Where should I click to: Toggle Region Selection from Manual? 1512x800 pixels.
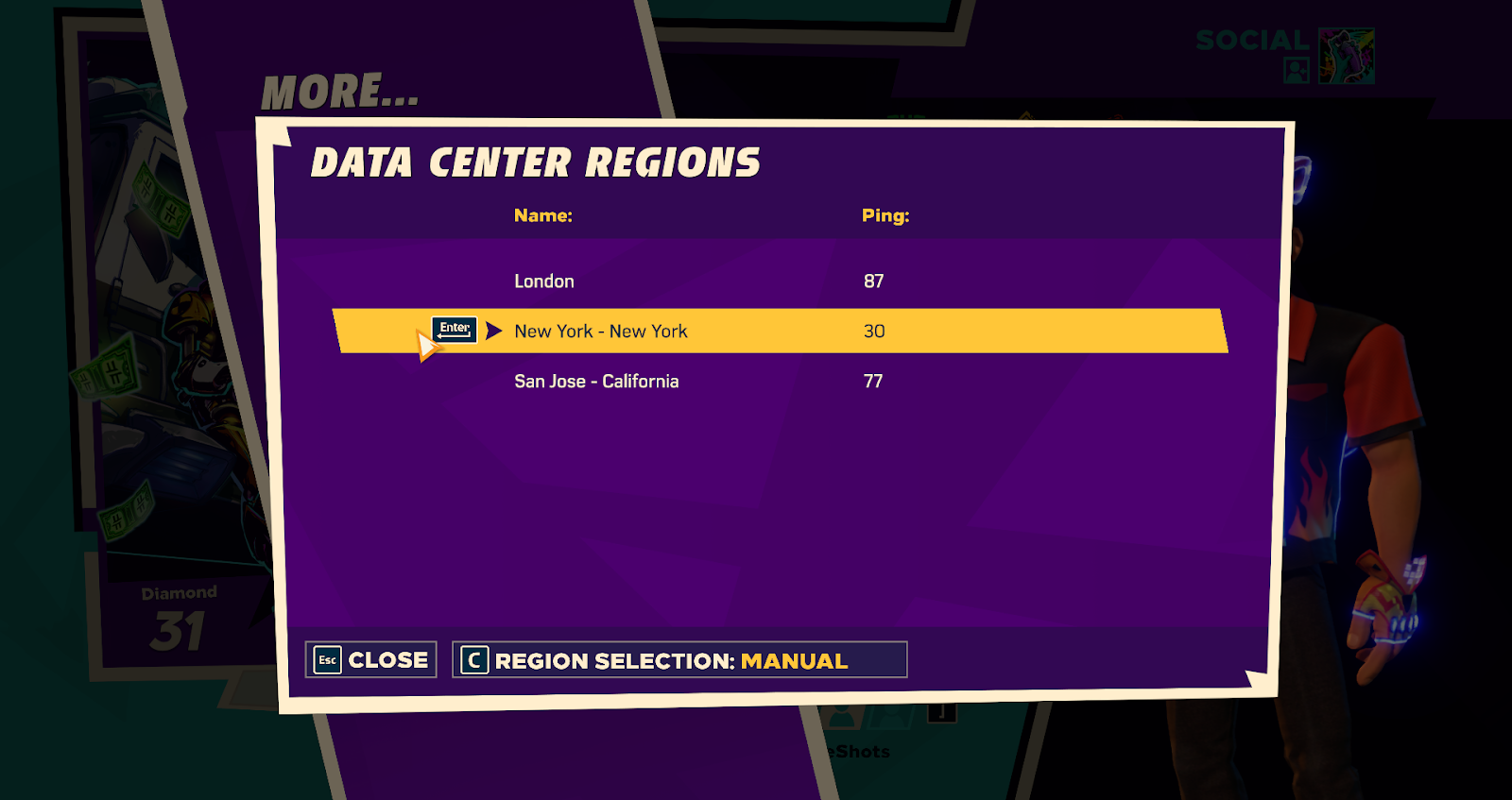point(679,660)
